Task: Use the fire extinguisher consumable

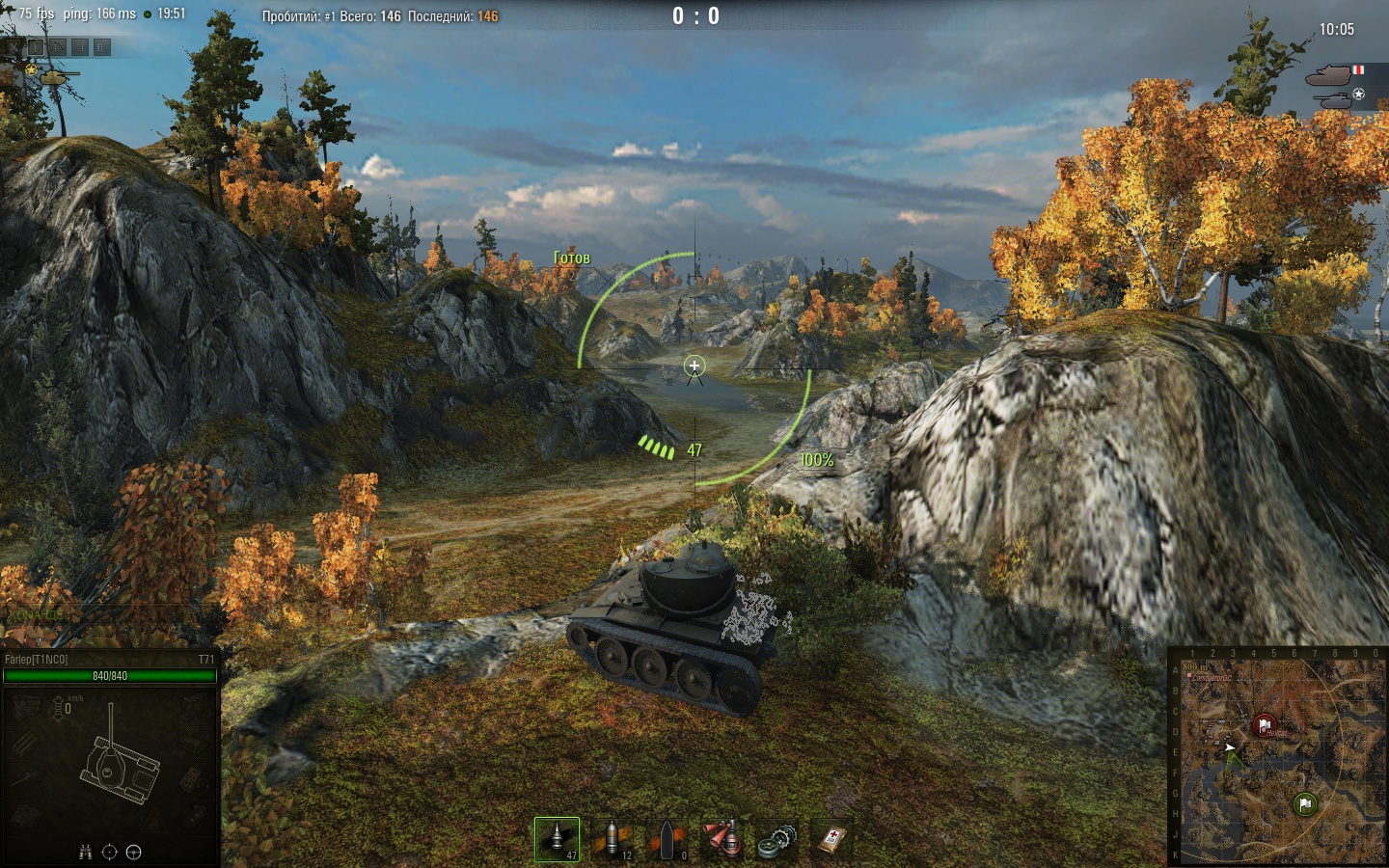Action: click(x=722, y=839)
